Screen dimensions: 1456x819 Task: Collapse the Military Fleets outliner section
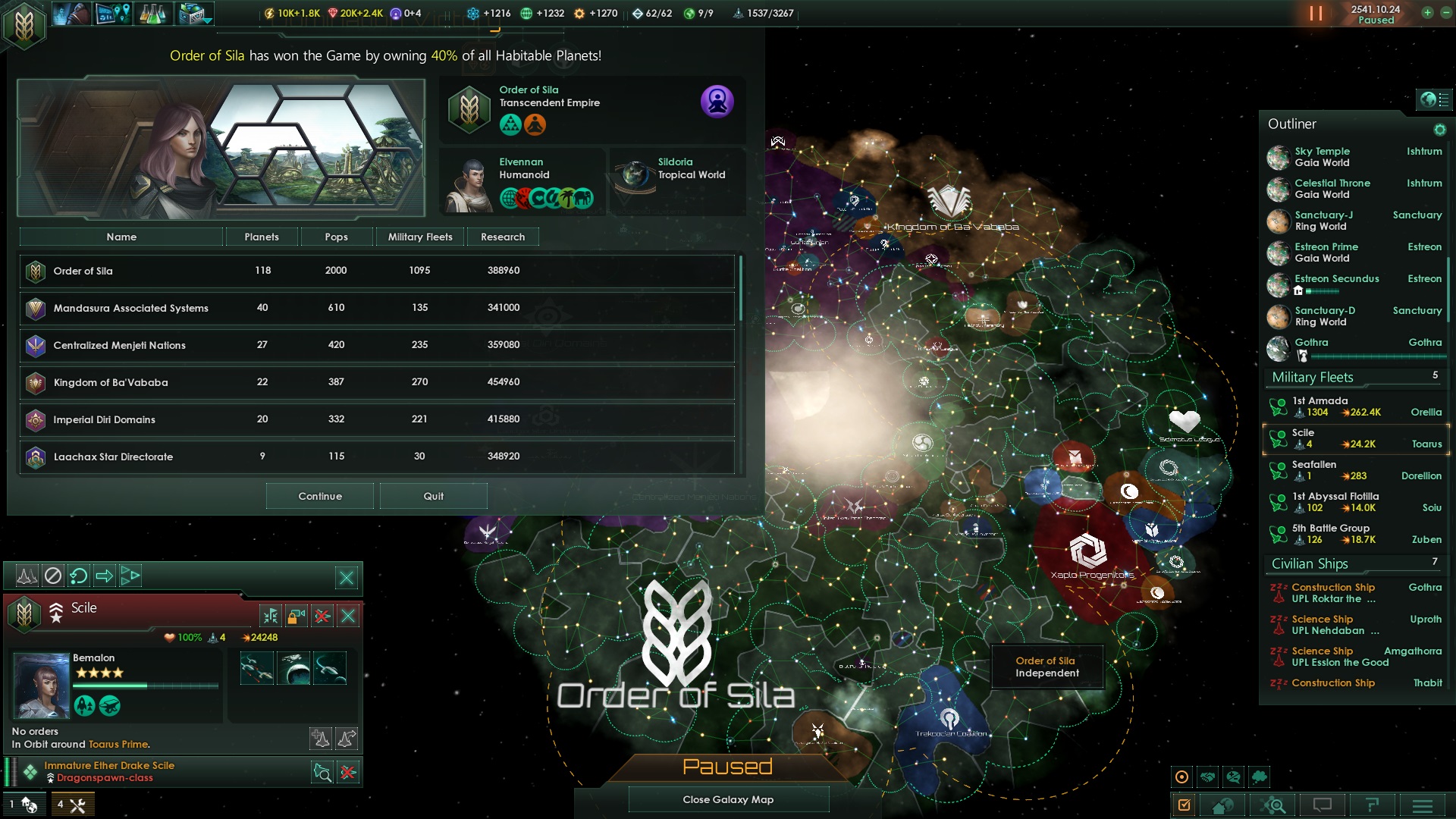coord(1312,377)
